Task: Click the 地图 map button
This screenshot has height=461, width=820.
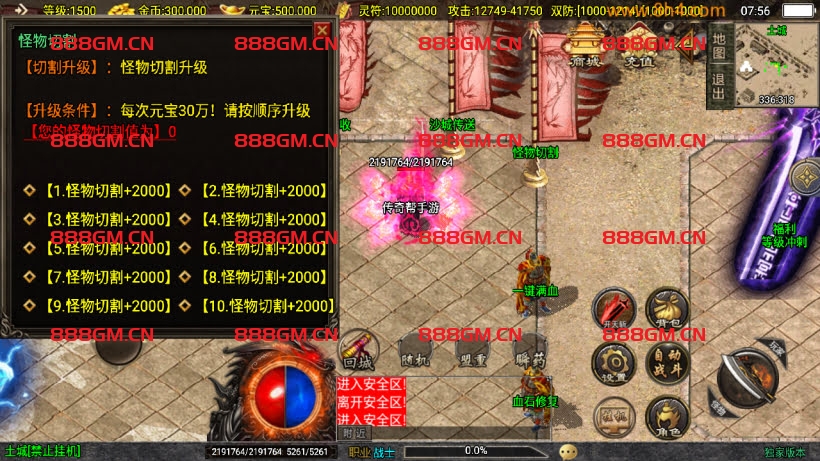Action: click(x=719, y=44)
